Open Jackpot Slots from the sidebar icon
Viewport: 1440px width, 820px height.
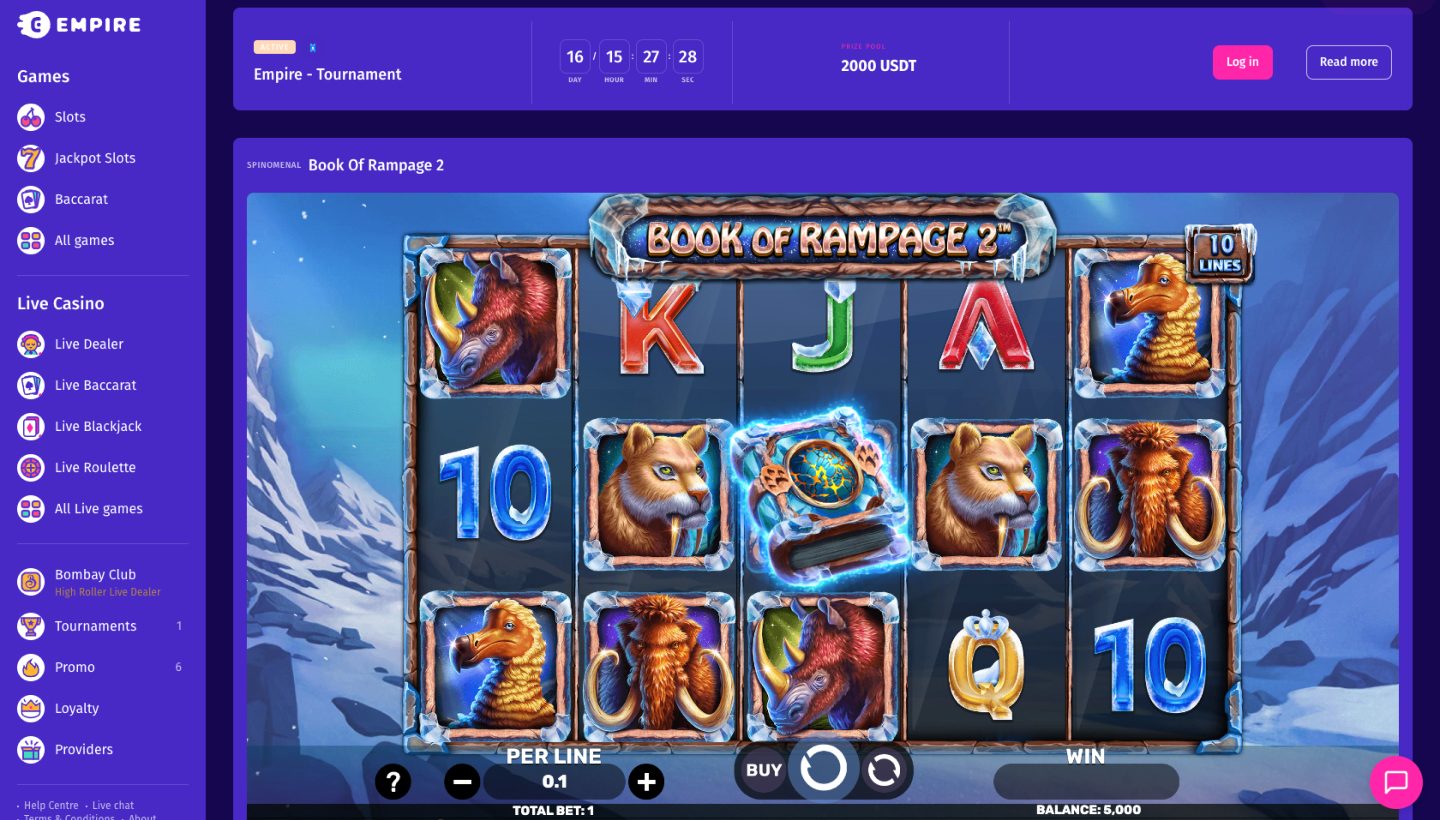(x=30, y=158)
